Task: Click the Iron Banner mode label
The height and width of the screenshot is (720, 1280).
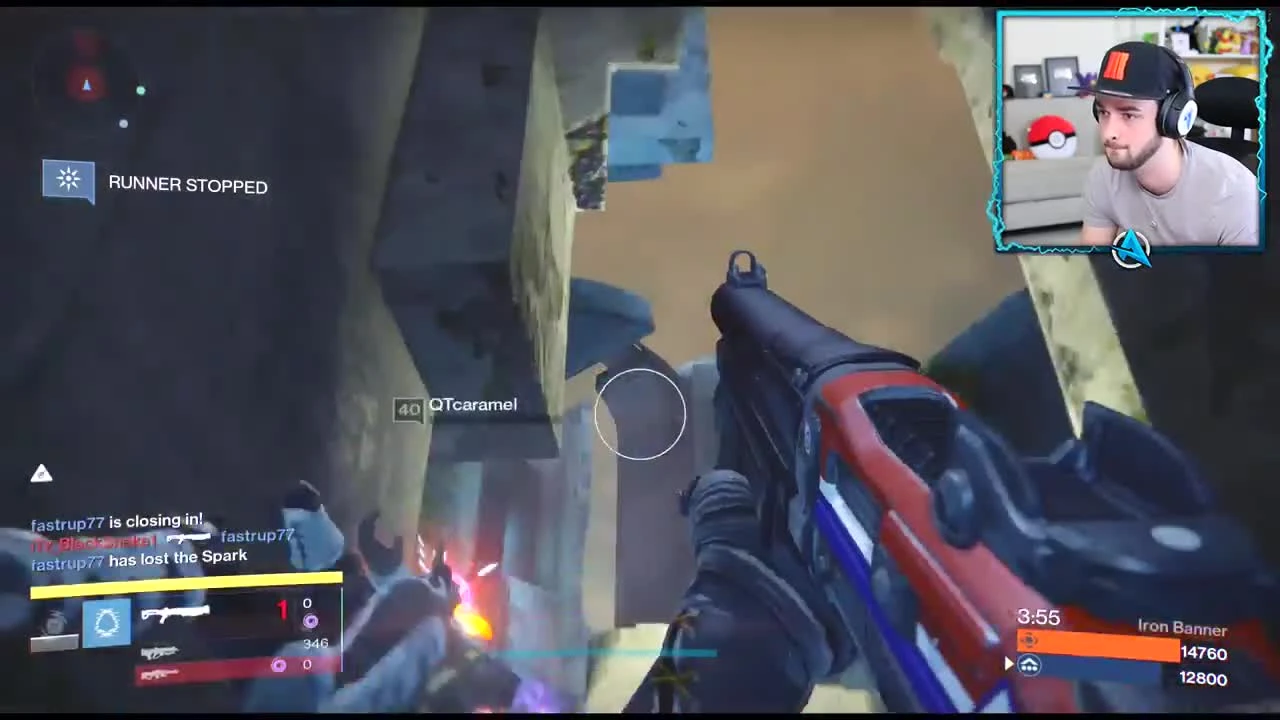Action: (1183, 627)
